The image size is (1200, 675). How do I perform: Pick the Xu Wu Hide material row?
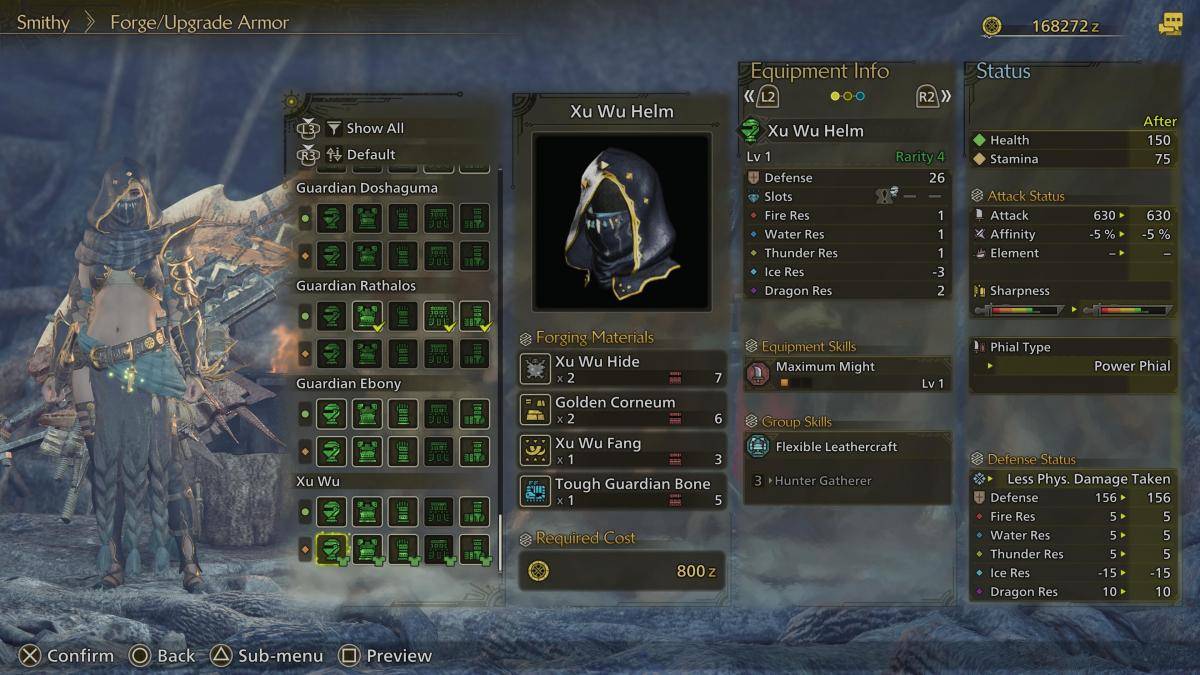(622, 369)
